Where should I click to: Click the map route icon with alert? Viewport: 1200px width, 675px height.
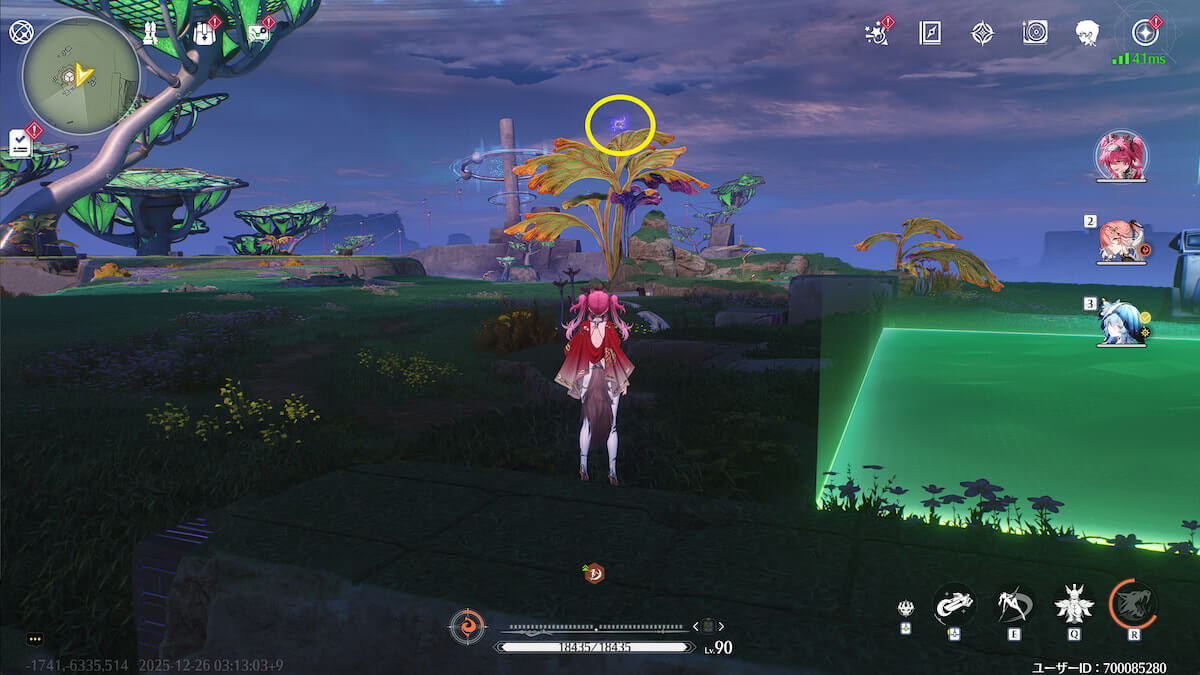pyautogui.click(x=258, y=33)
